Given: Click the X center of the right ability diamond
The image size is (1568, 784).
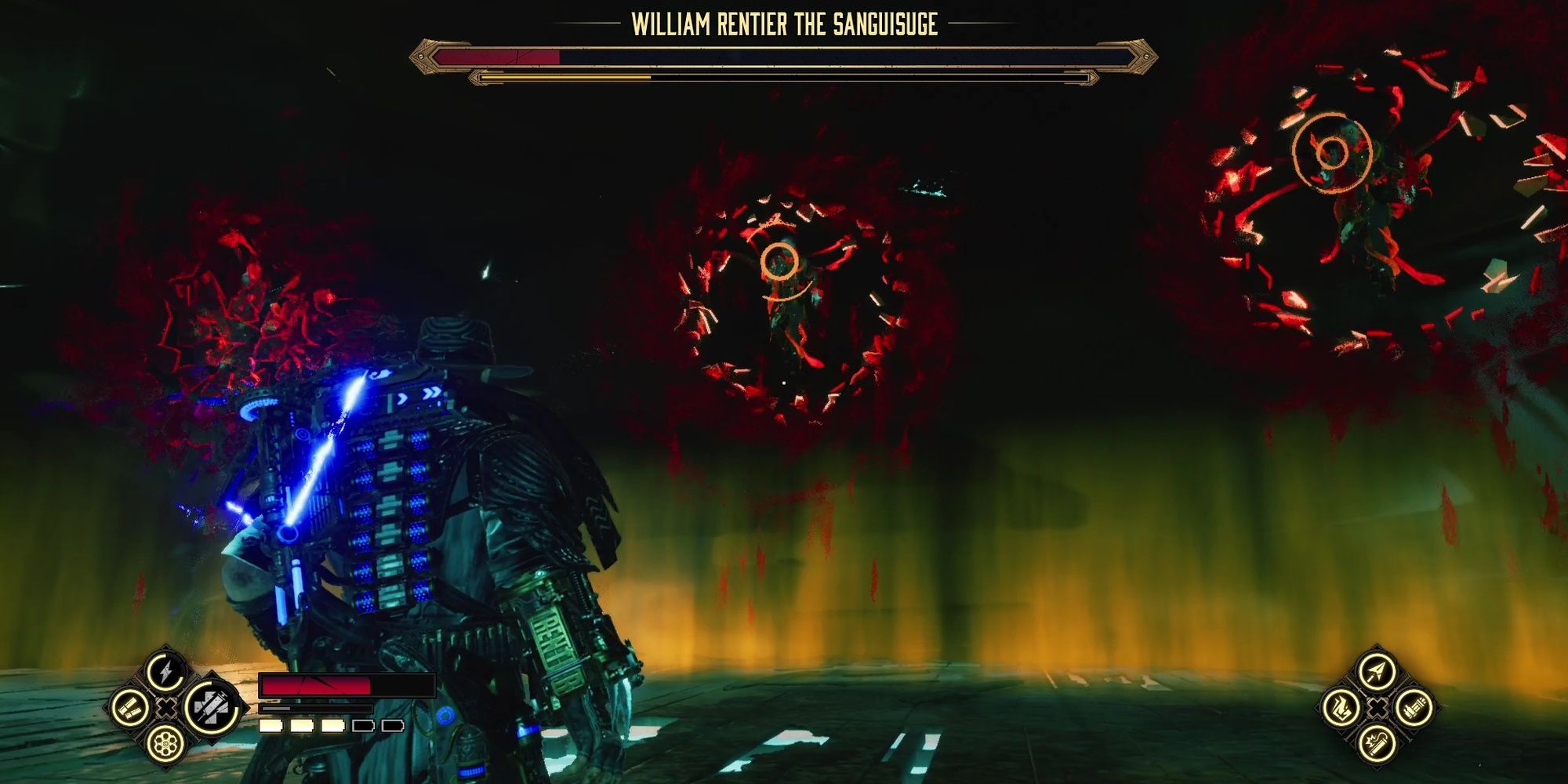Looking at the screenshot, I should click(1378, 710).
